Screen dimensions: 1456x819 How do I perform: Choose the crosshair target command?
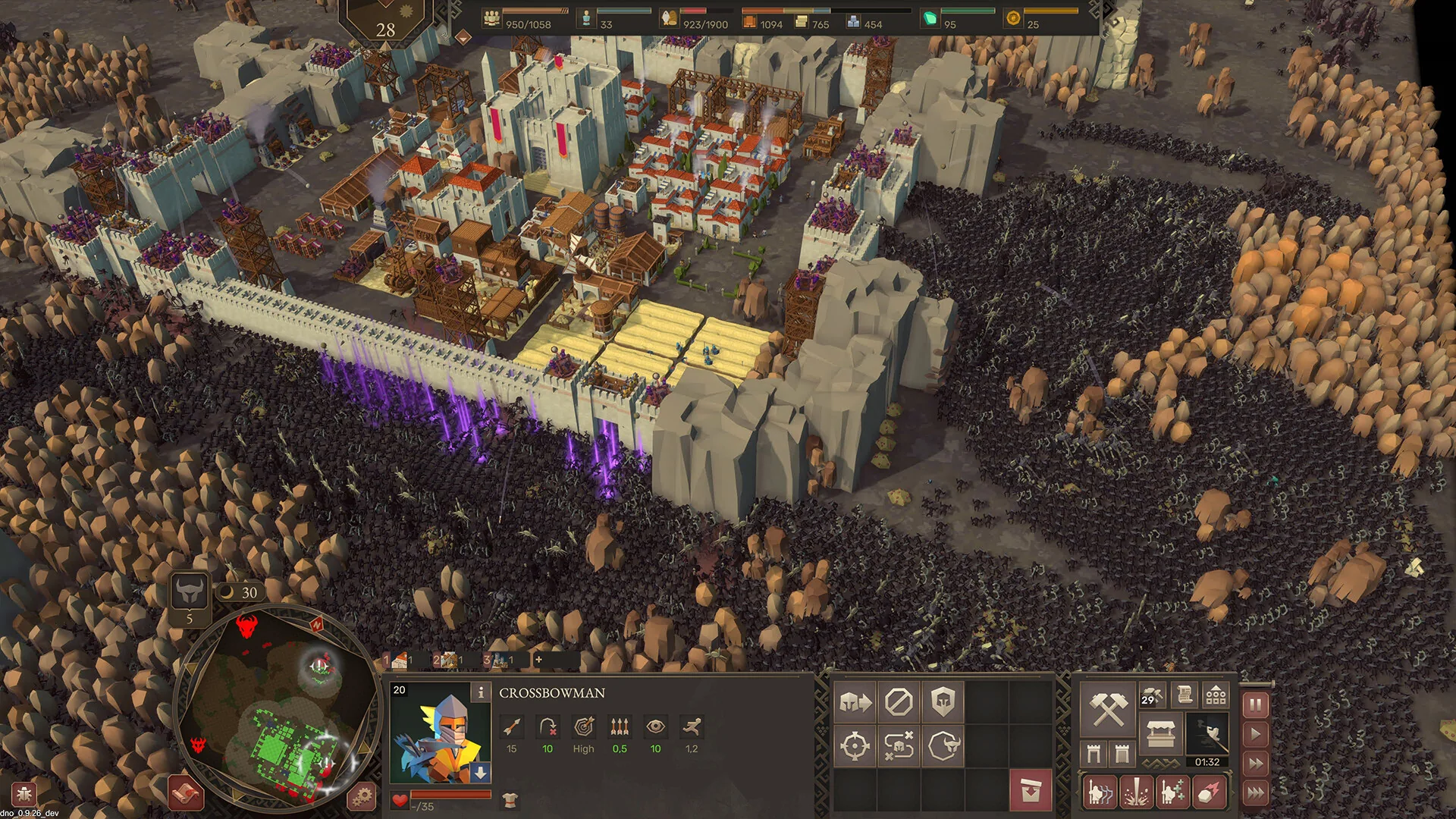pos(855,746)
